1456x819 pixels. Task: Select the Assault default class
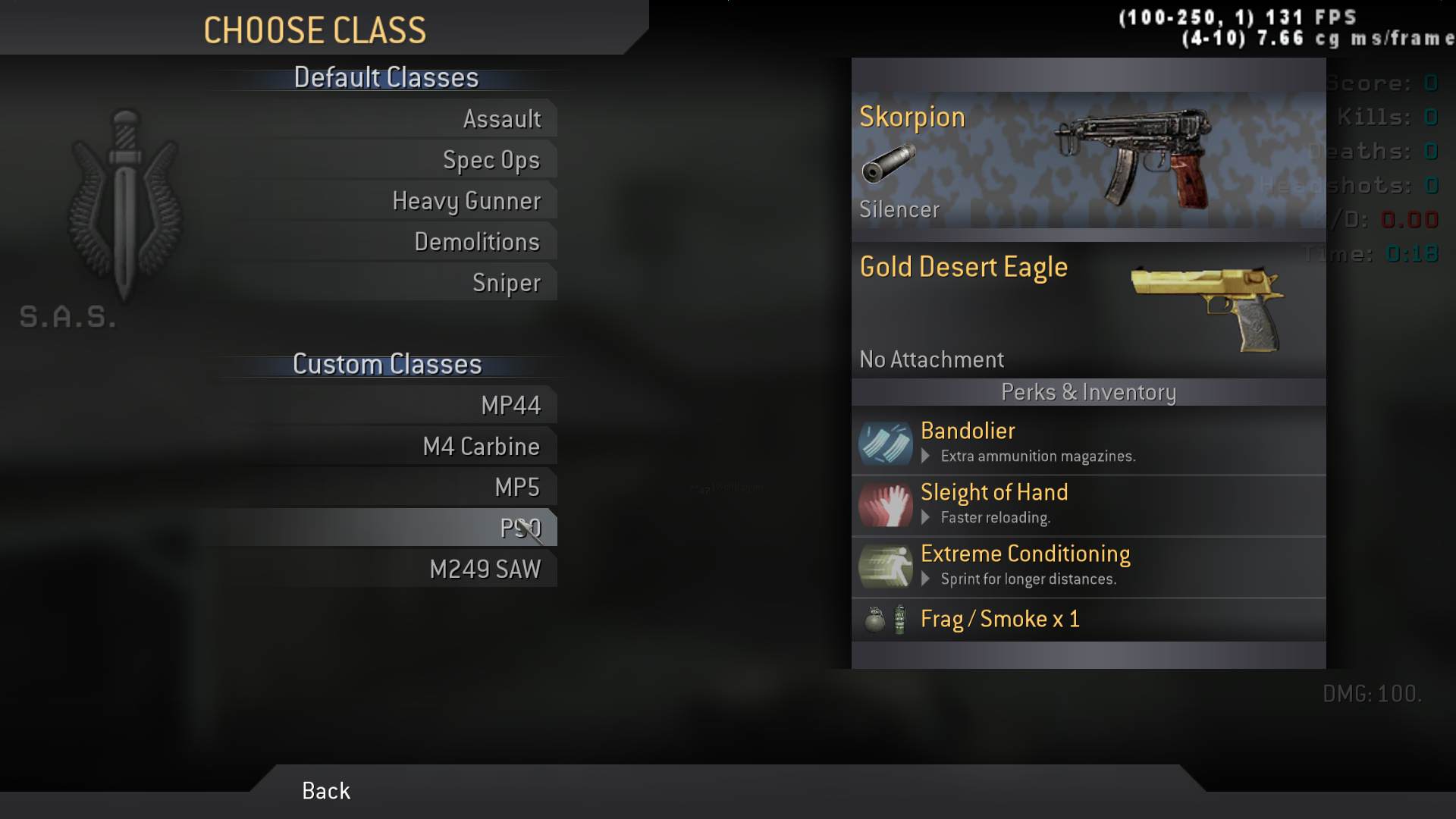502,119
